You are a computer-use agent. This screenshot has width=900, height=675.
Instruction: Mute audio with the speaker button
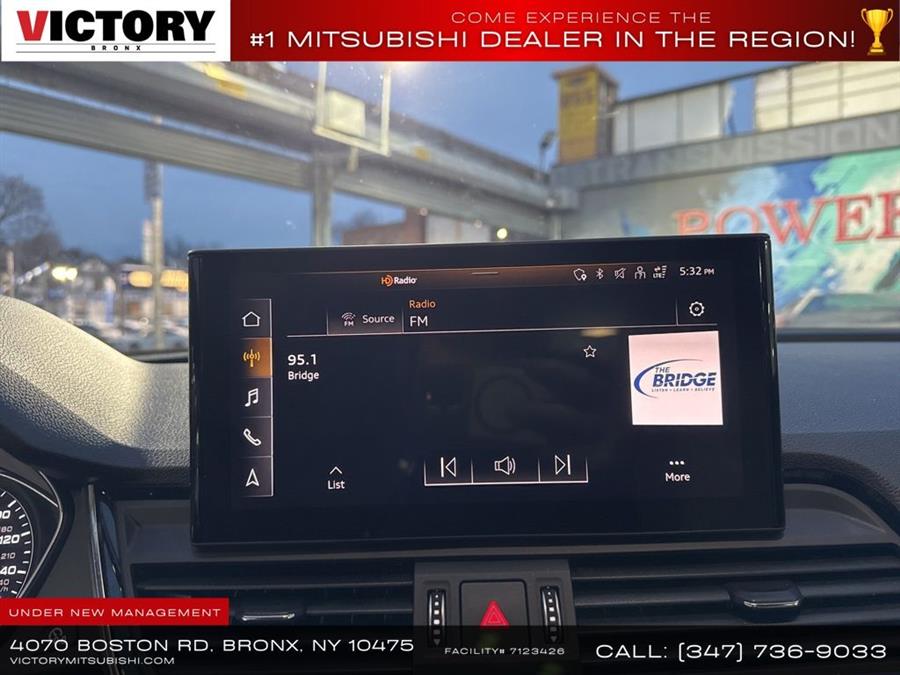point(505,466)
